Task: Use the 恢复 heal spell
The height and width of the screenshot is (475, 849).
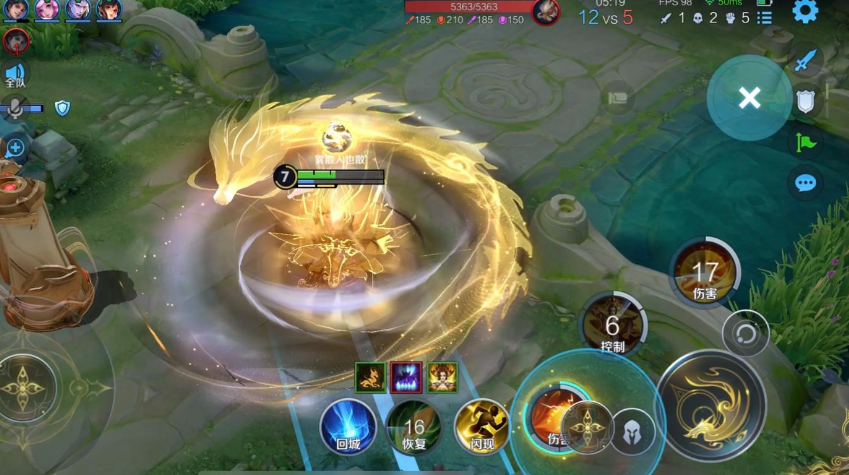Action: click(x=414, y=426)
